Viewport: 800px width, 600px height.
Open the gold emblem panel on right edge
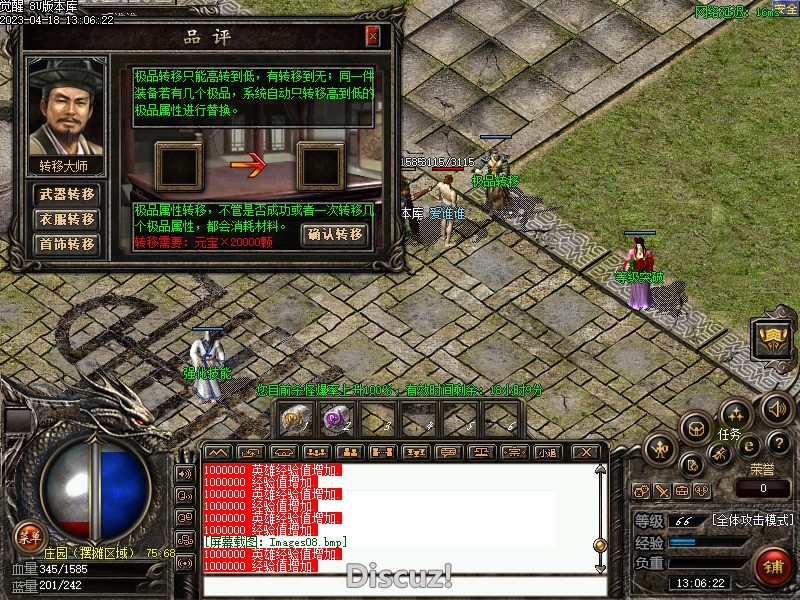click(x=771, y=339)
